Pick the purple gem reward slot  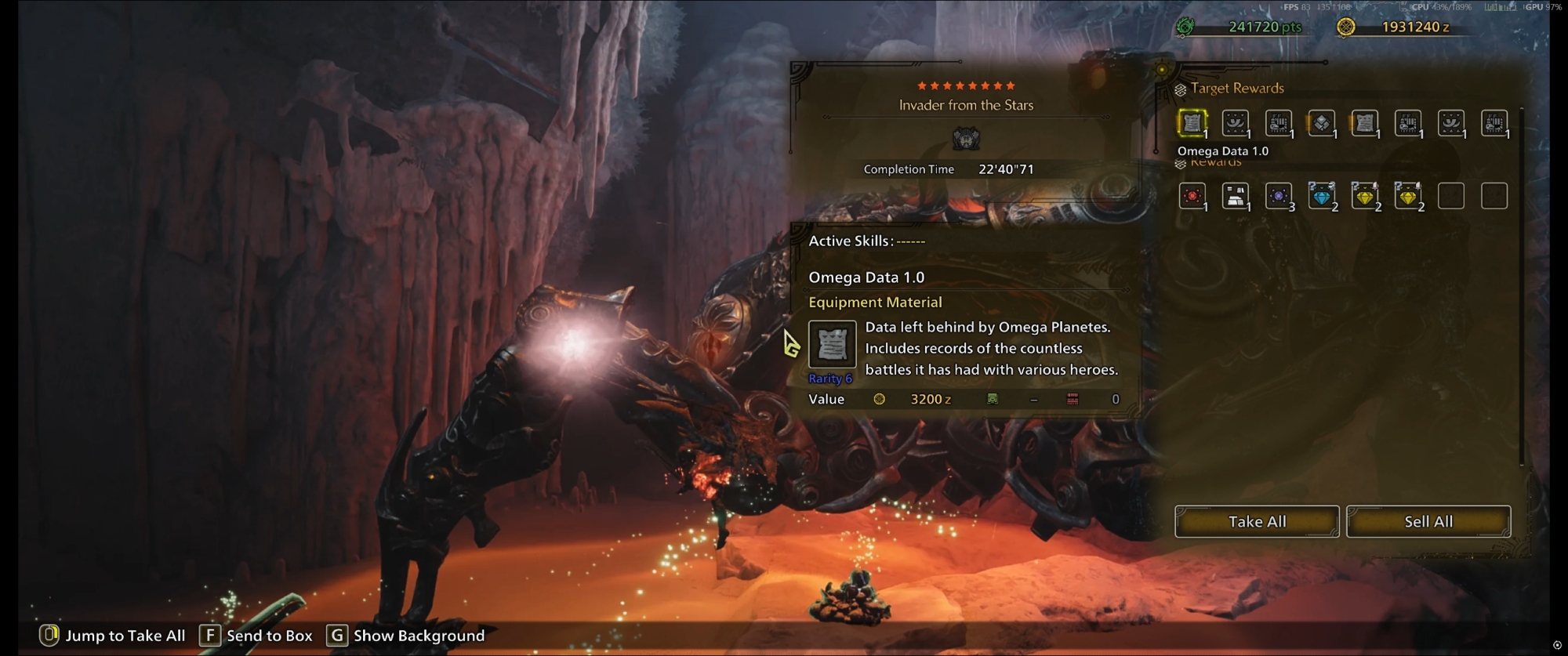(x=1278, y=196)
